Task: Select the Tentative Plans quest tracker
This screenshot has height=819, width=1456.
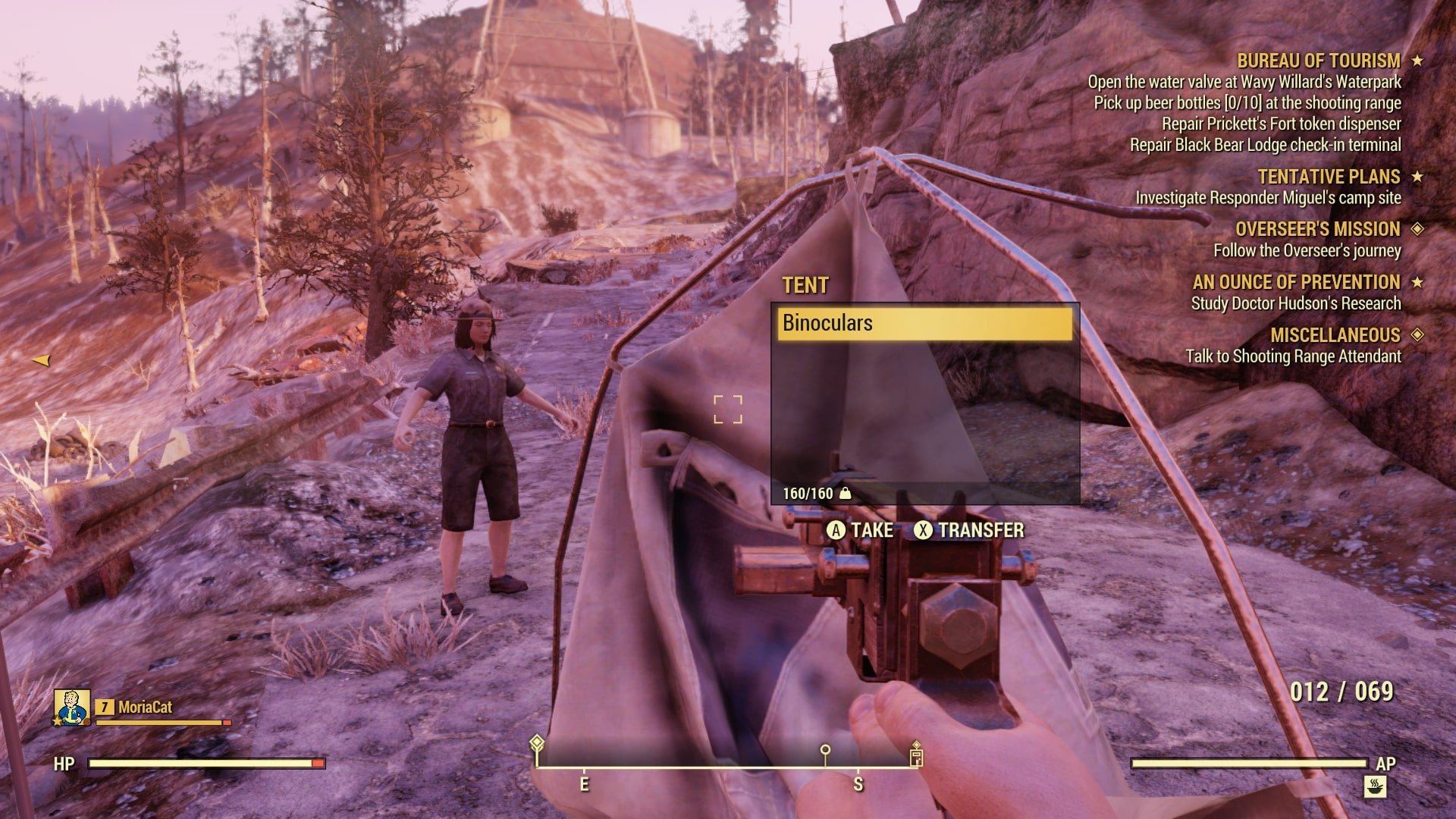Action: click(1329, 177)
